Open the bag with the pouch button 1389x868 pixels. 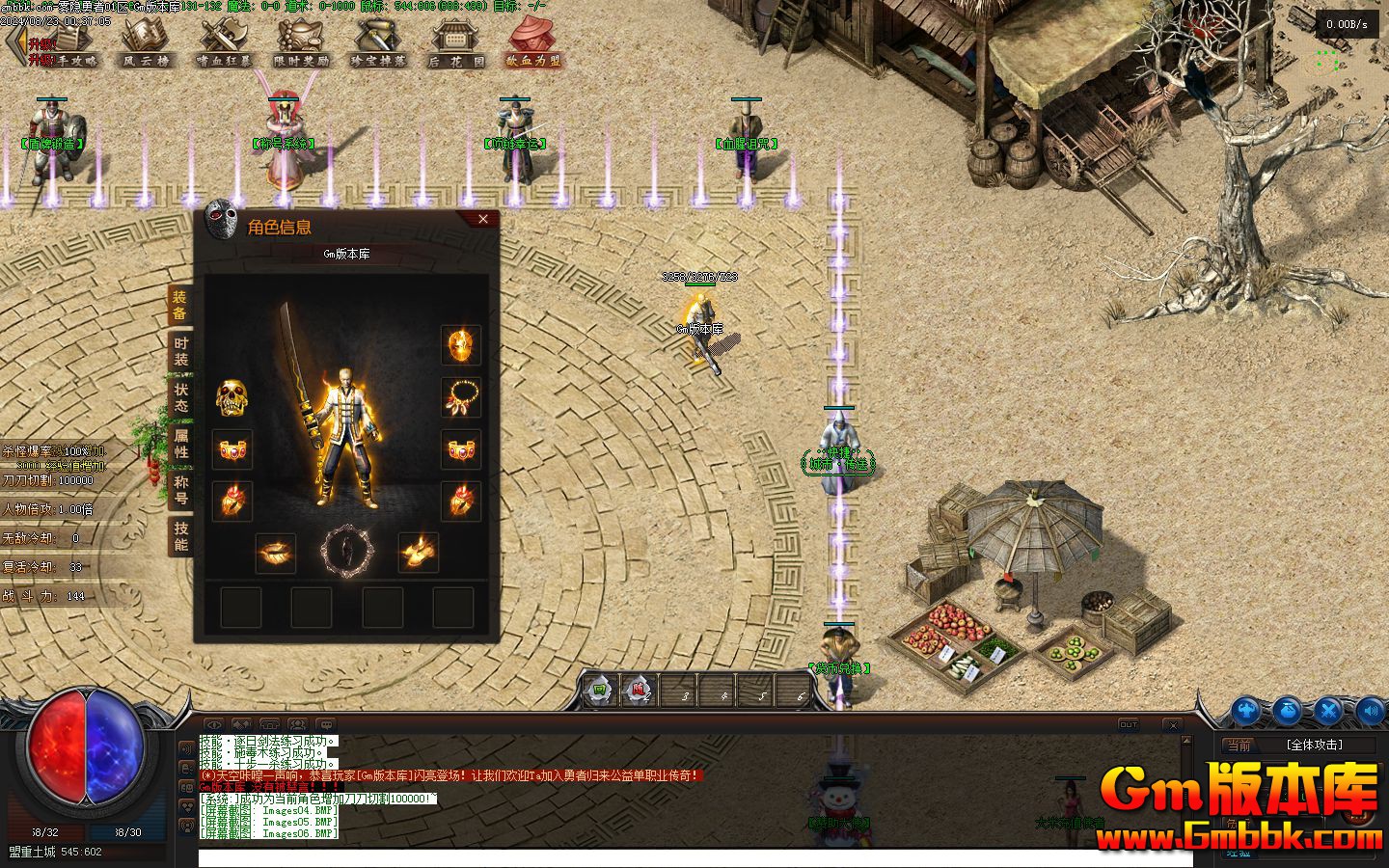(1288, 712)
